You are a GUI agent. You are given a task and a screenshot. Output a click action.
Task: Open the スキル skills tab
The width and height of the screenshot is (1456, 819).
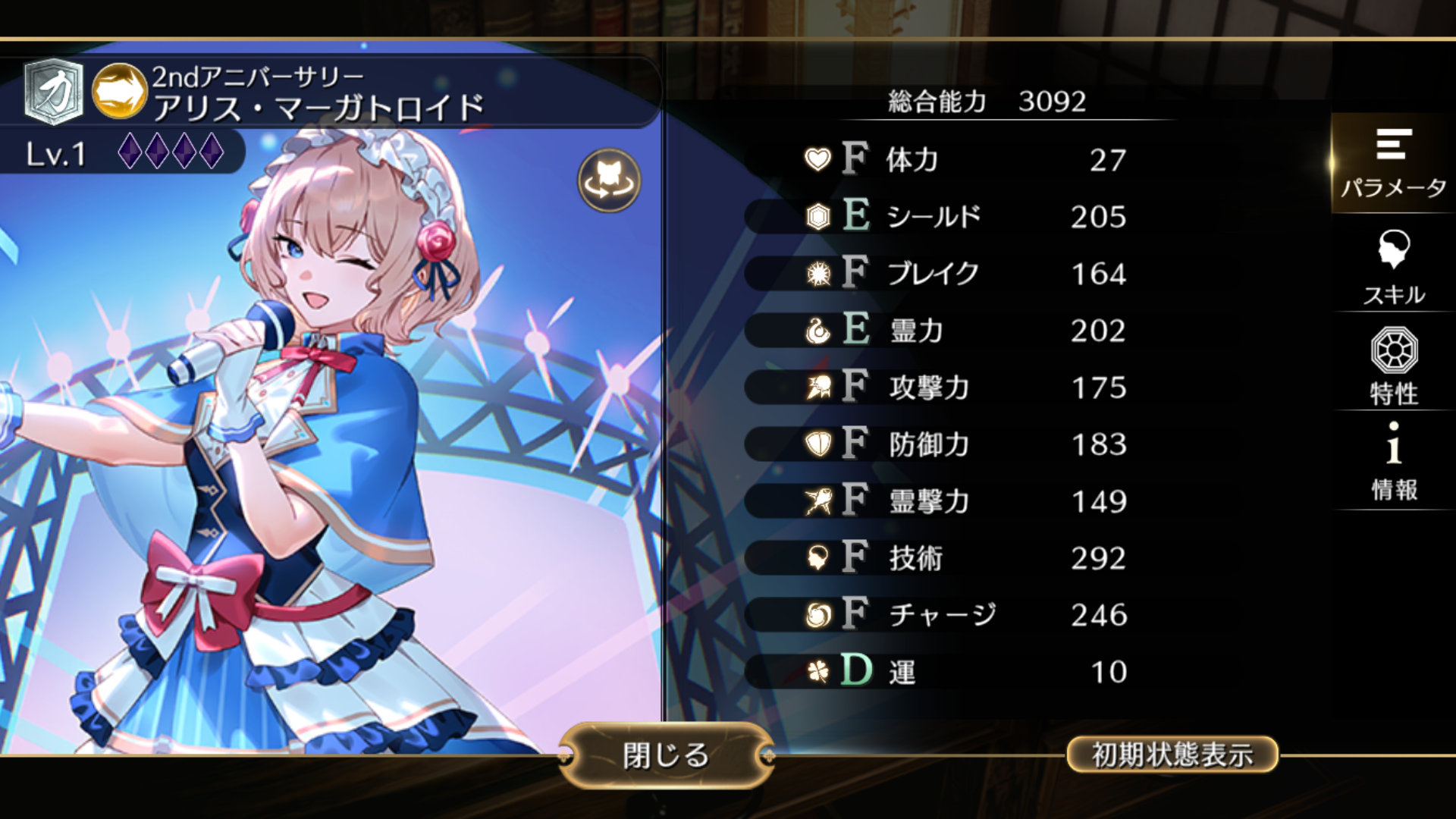(1393, 268)
